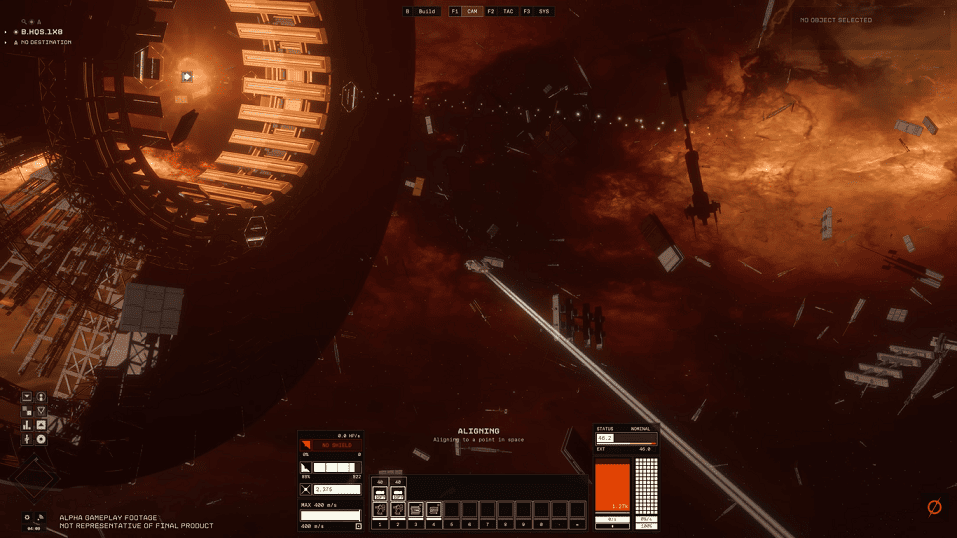
Task: Select the module in hotbar slot 3
Action: coord(416,509)
